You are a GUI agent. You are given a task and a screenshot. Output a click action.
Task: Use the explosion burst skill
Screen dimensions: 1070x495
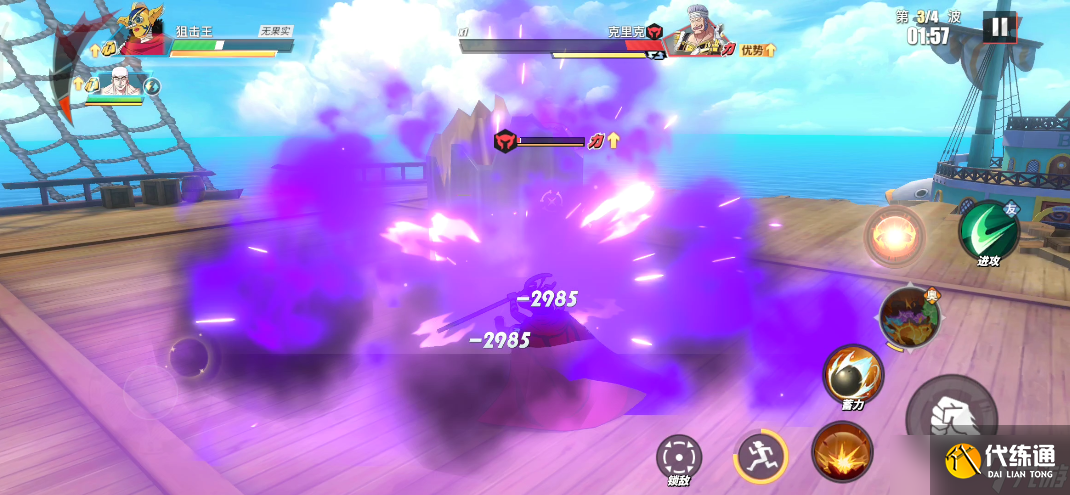(x=841, y=451)
